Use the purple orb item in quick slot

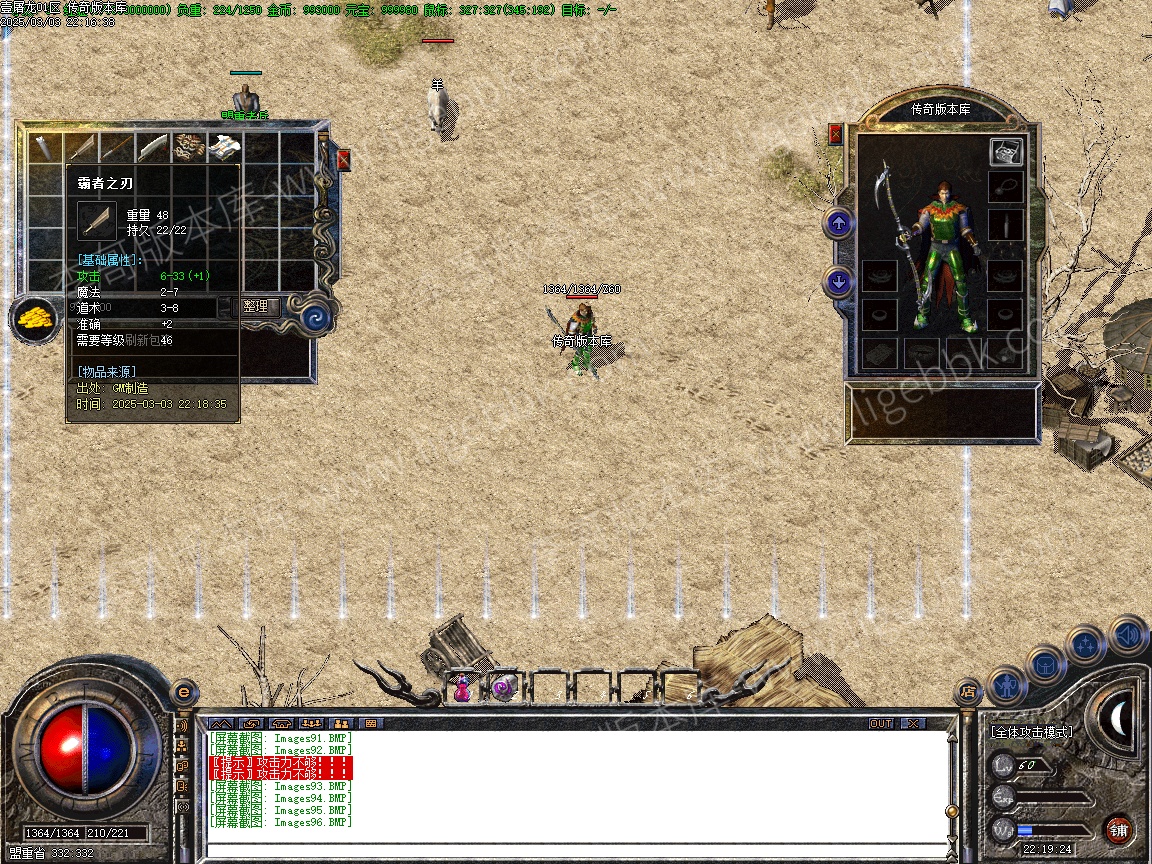(x=503, y=688)
